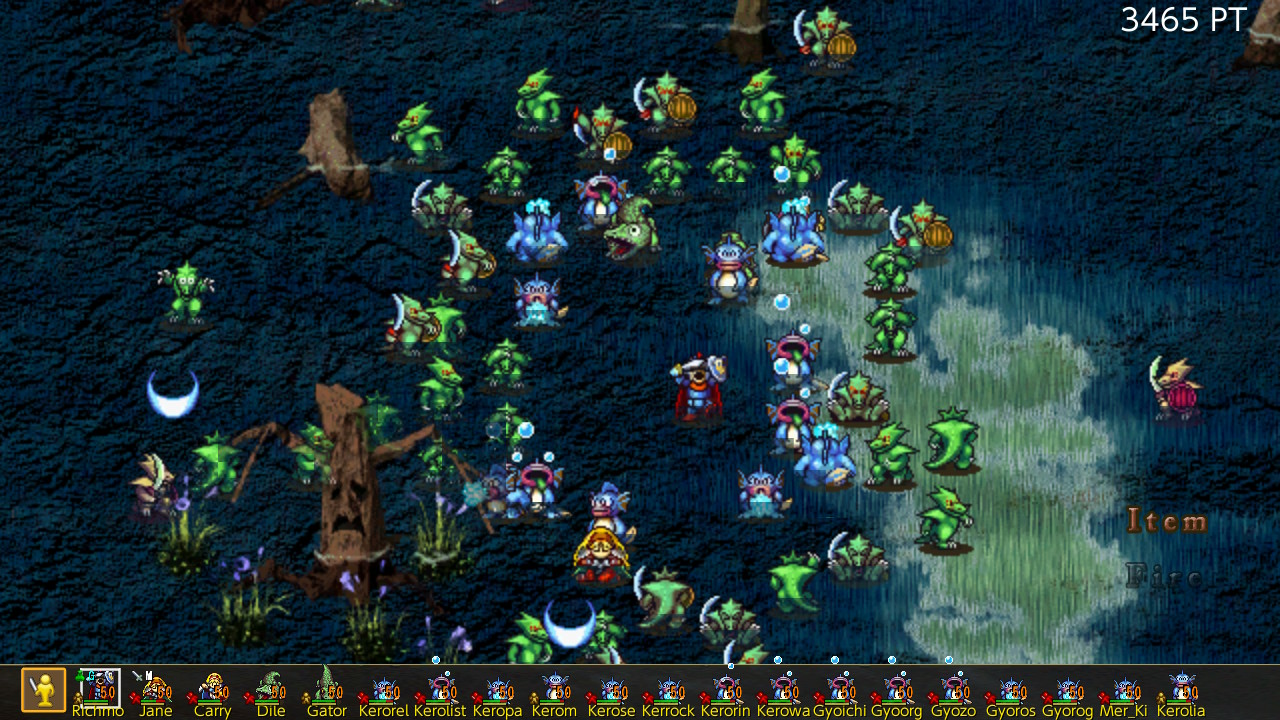Viewport: 1280px width, 720px height.
Task: Click Mer_Ki's portrait icon
Action: click(x=1124, y=688)
